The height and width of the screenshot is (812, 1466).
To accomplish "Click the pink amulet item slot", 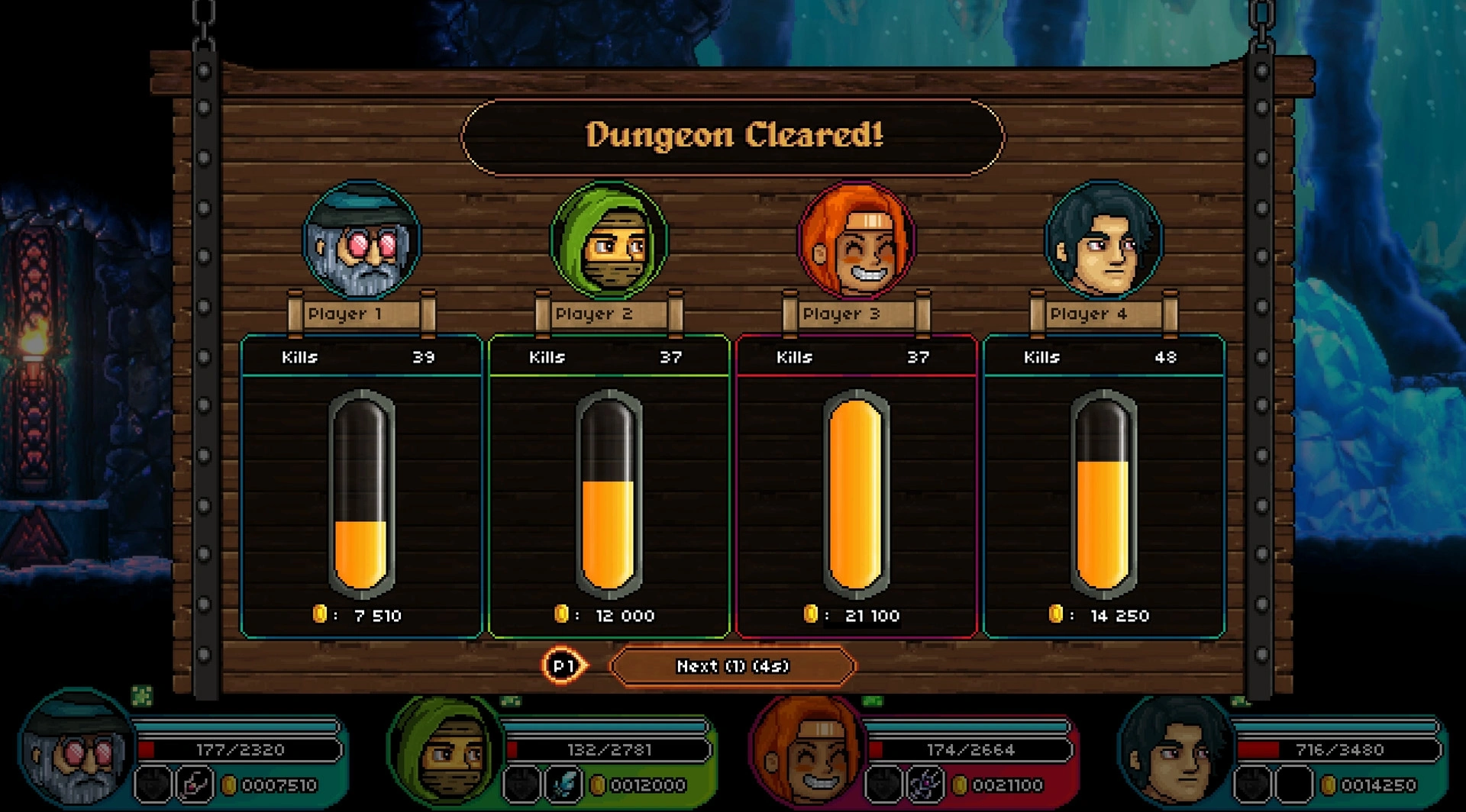I will [194, 785].
